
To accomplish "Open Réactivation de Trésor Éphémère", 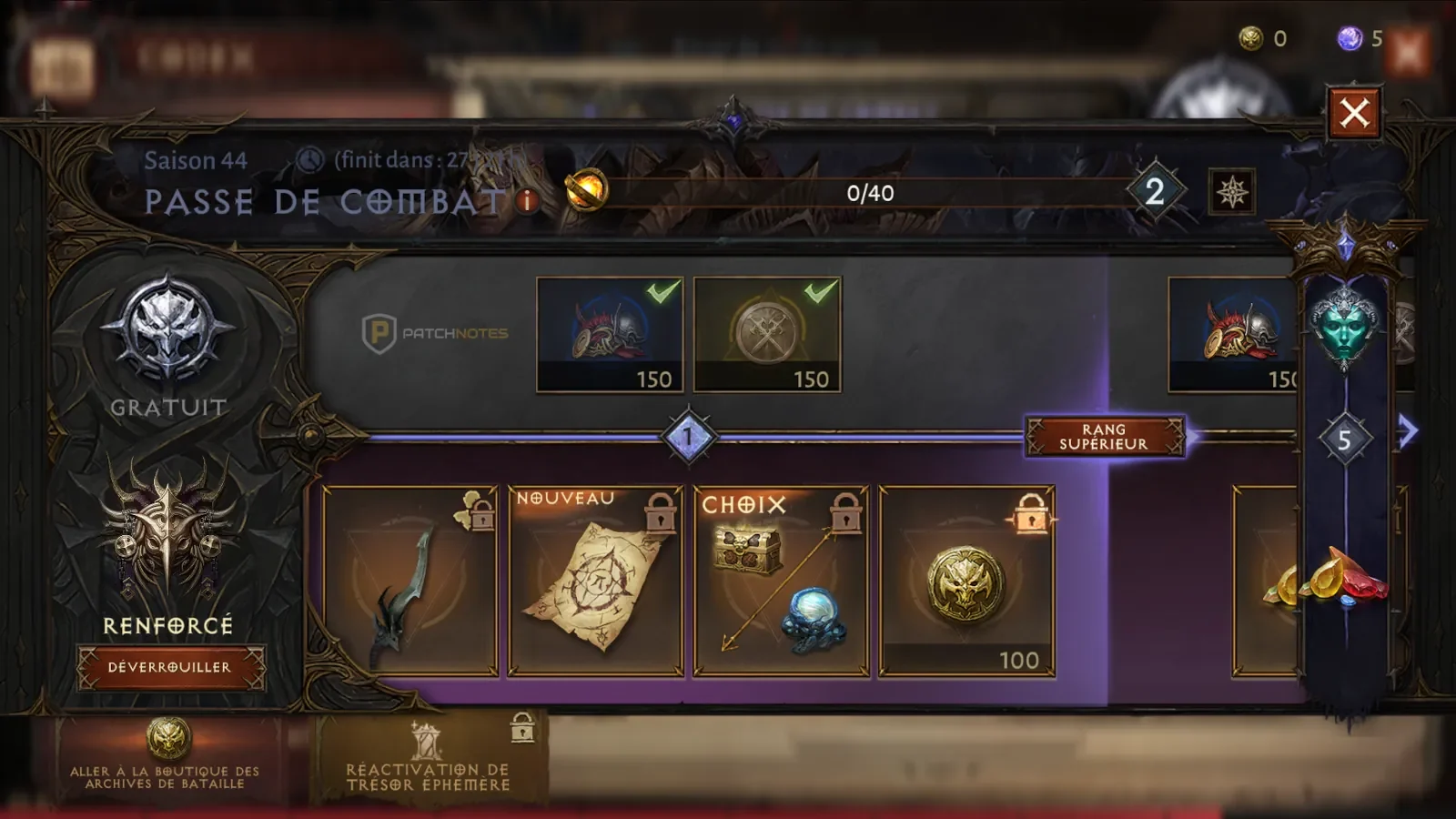I will click(428, 761).
